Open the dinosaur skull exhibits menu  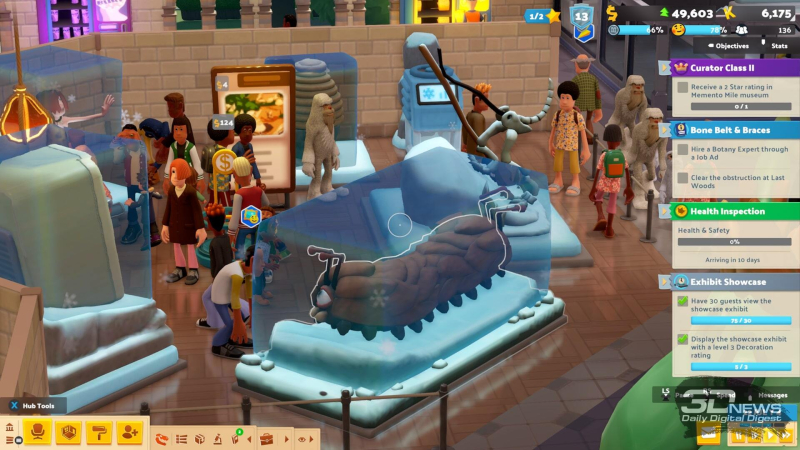click(x=163, y=438)
